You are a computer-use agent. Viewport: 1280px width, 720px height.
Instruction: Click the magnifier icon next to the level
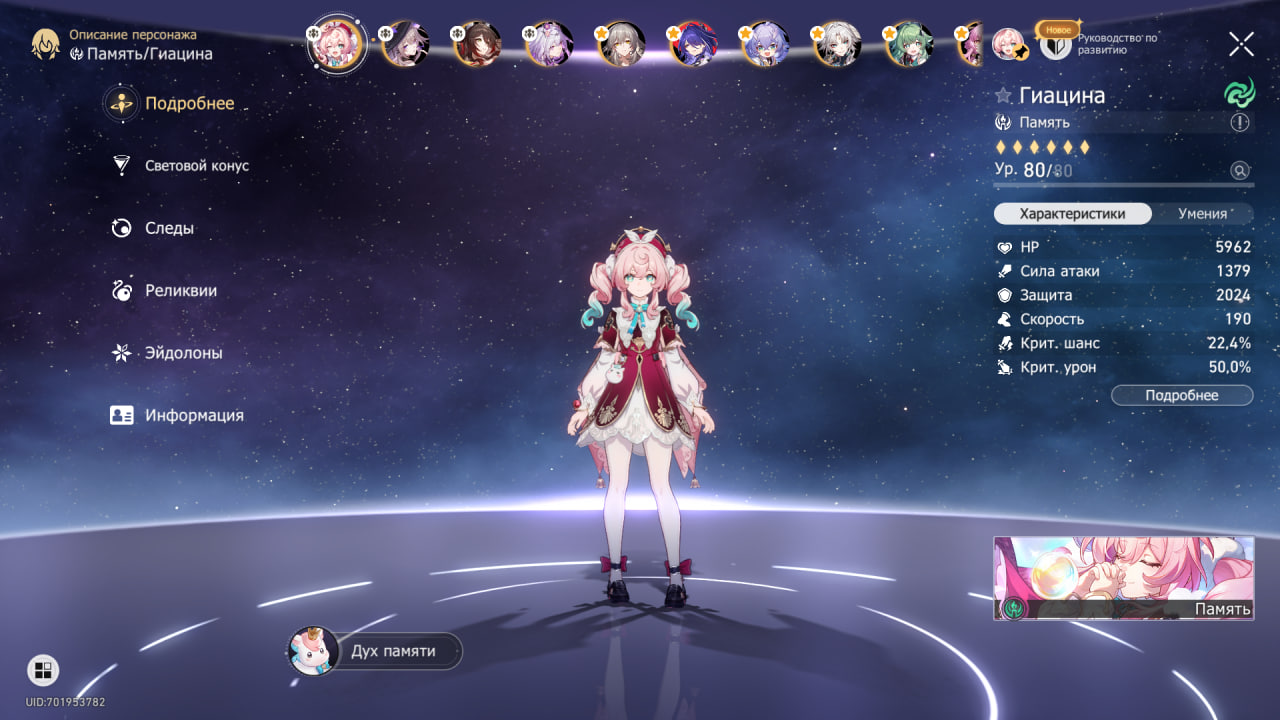coord(1240,170)
